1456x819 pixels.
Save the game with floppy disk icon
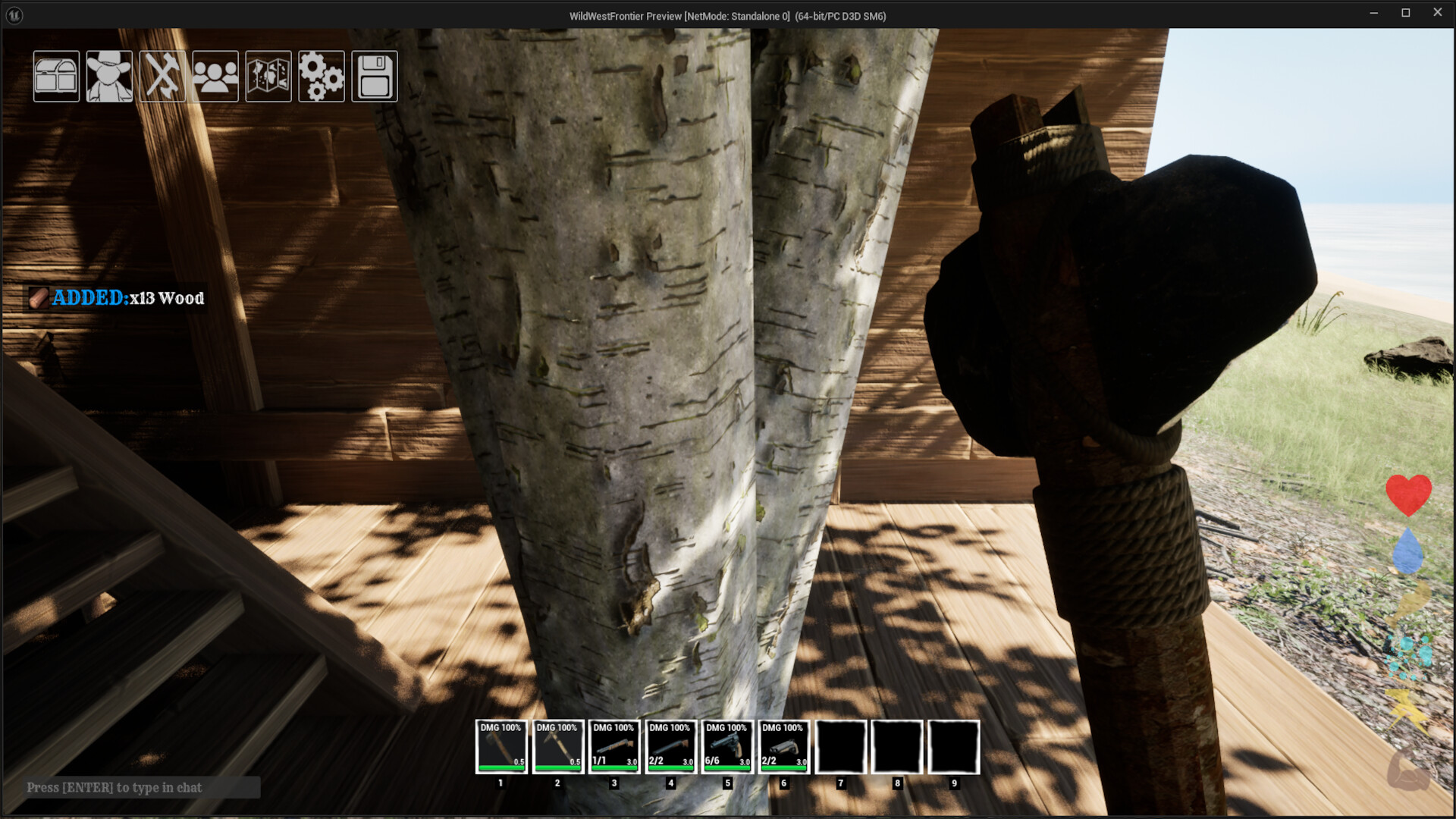coord(375,76)
